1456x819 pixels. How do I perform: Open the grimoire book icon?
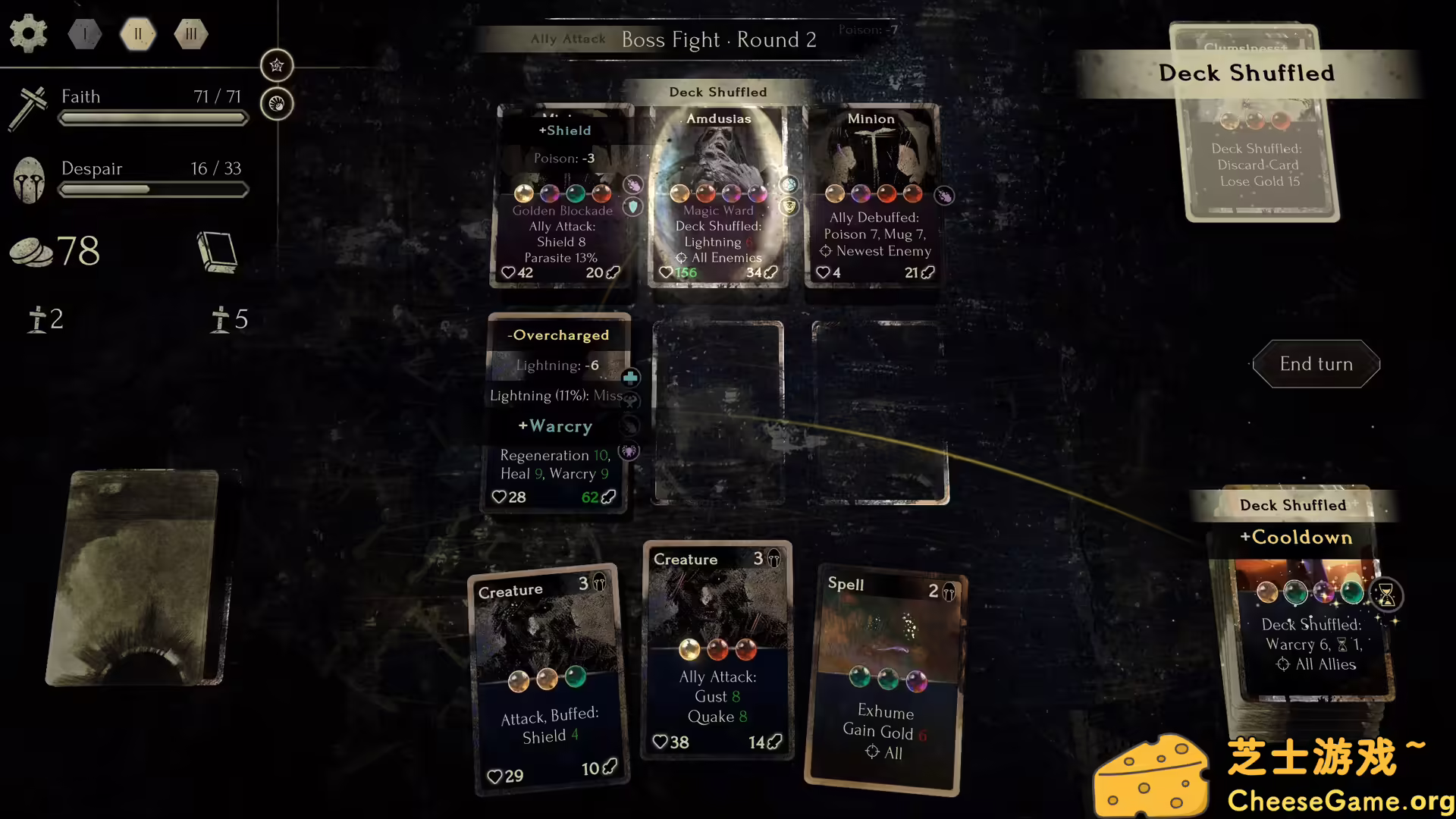point(217,252)
